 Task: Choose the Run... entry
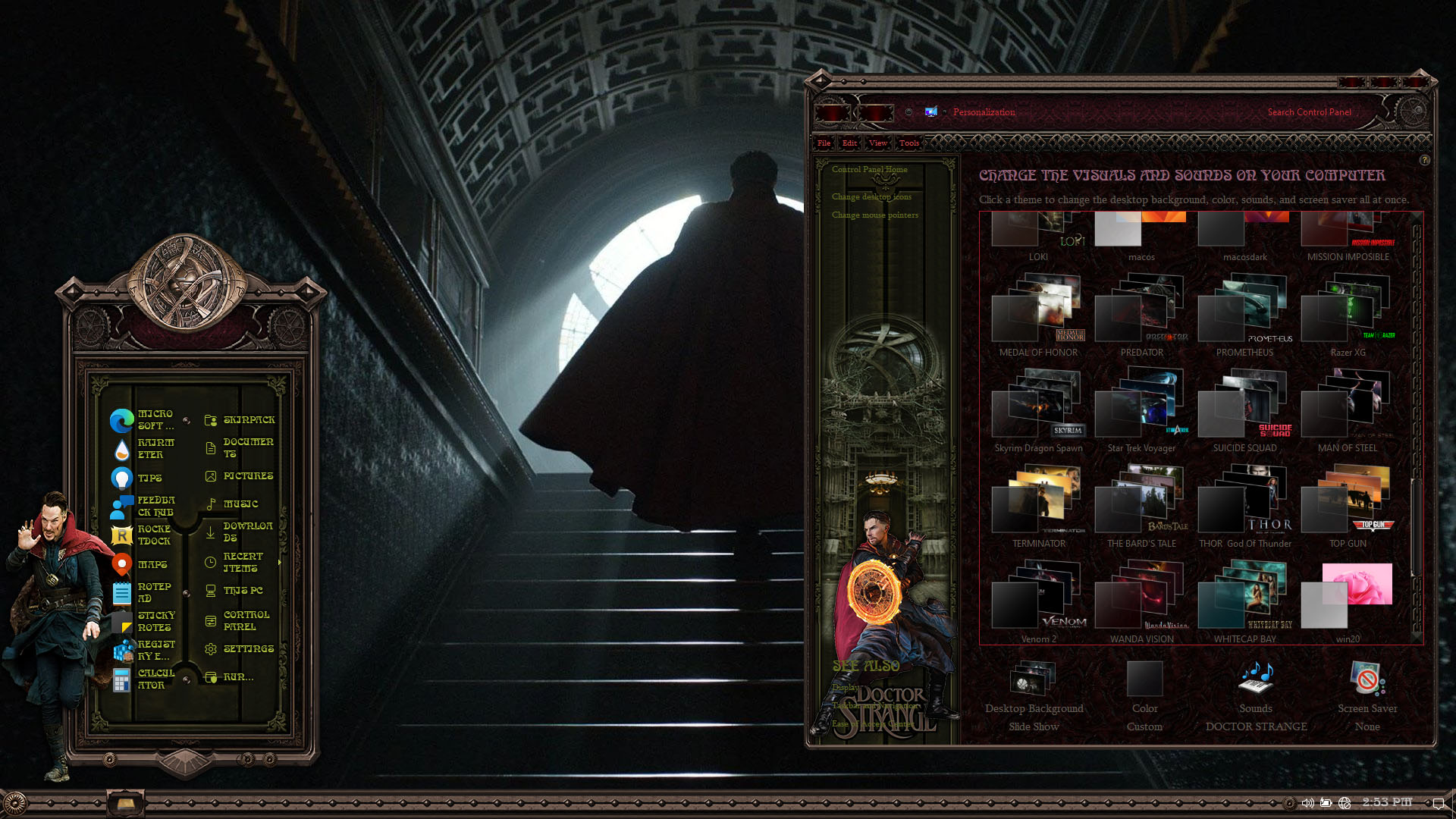point(238,676)
